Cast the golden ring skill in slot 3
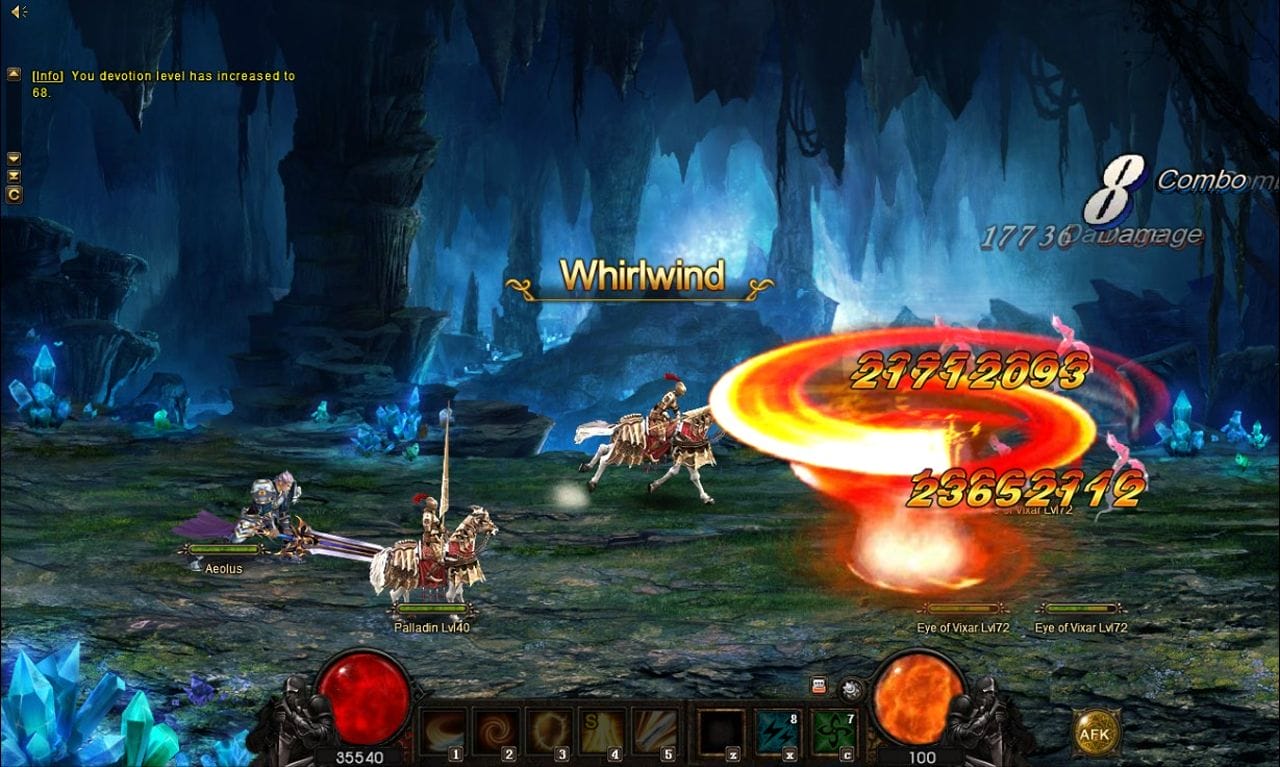 tap(549, 731)
